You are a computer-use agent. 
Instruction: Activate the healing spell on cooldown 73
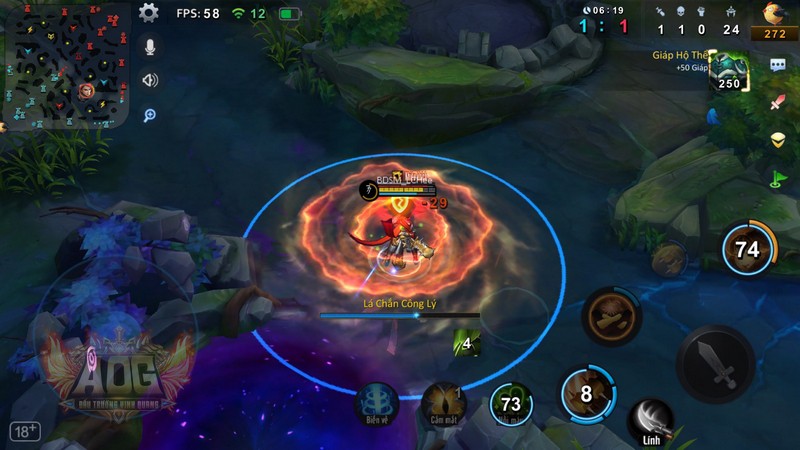[511, 403]
